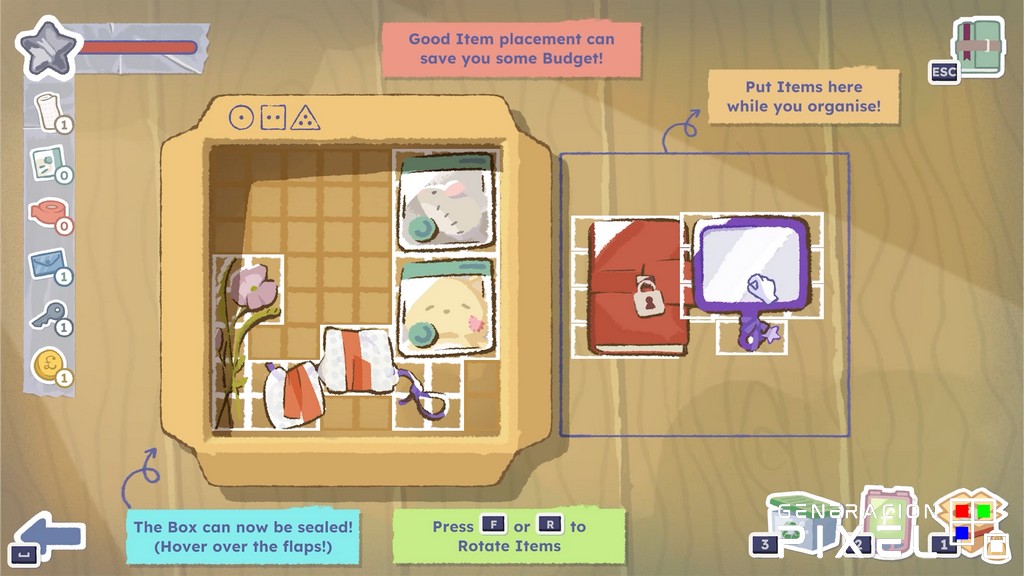Viewport: 1024px width, 576px height.
Task: Pick up the purple hand mirror
Action: (752, 265)
